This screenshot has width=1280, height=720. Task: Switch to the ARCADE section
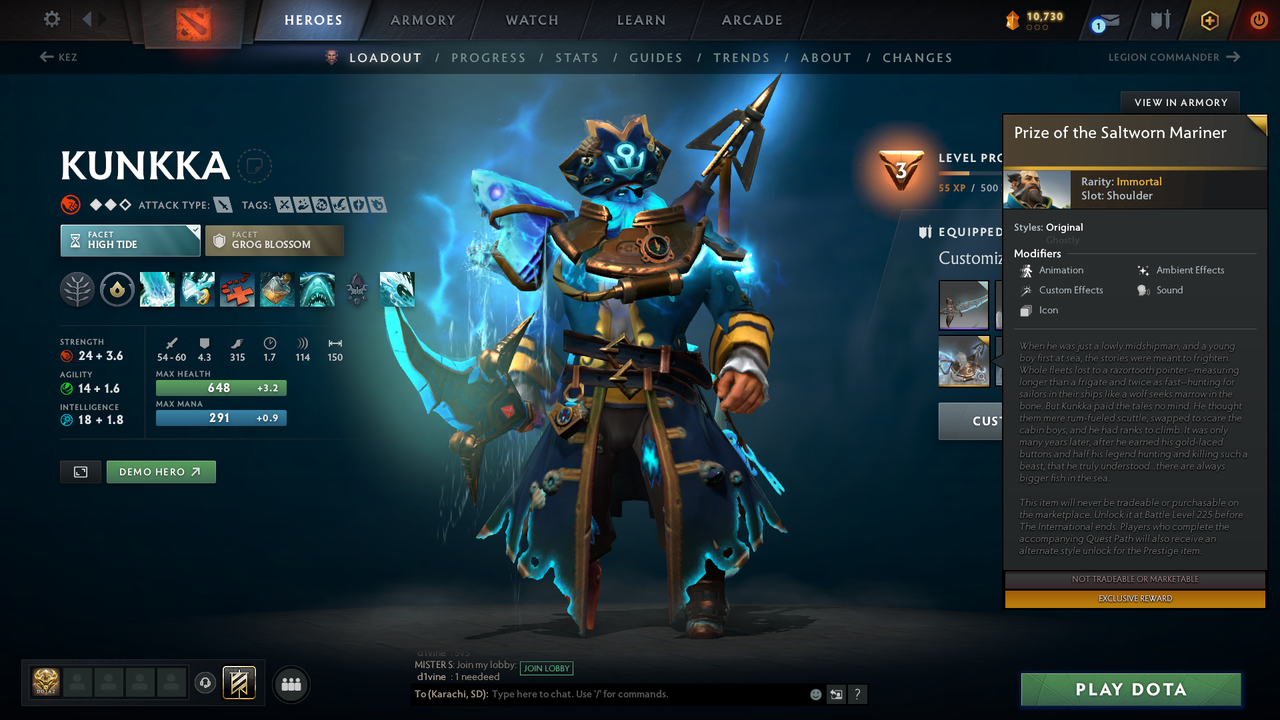(x=751, y=20)
